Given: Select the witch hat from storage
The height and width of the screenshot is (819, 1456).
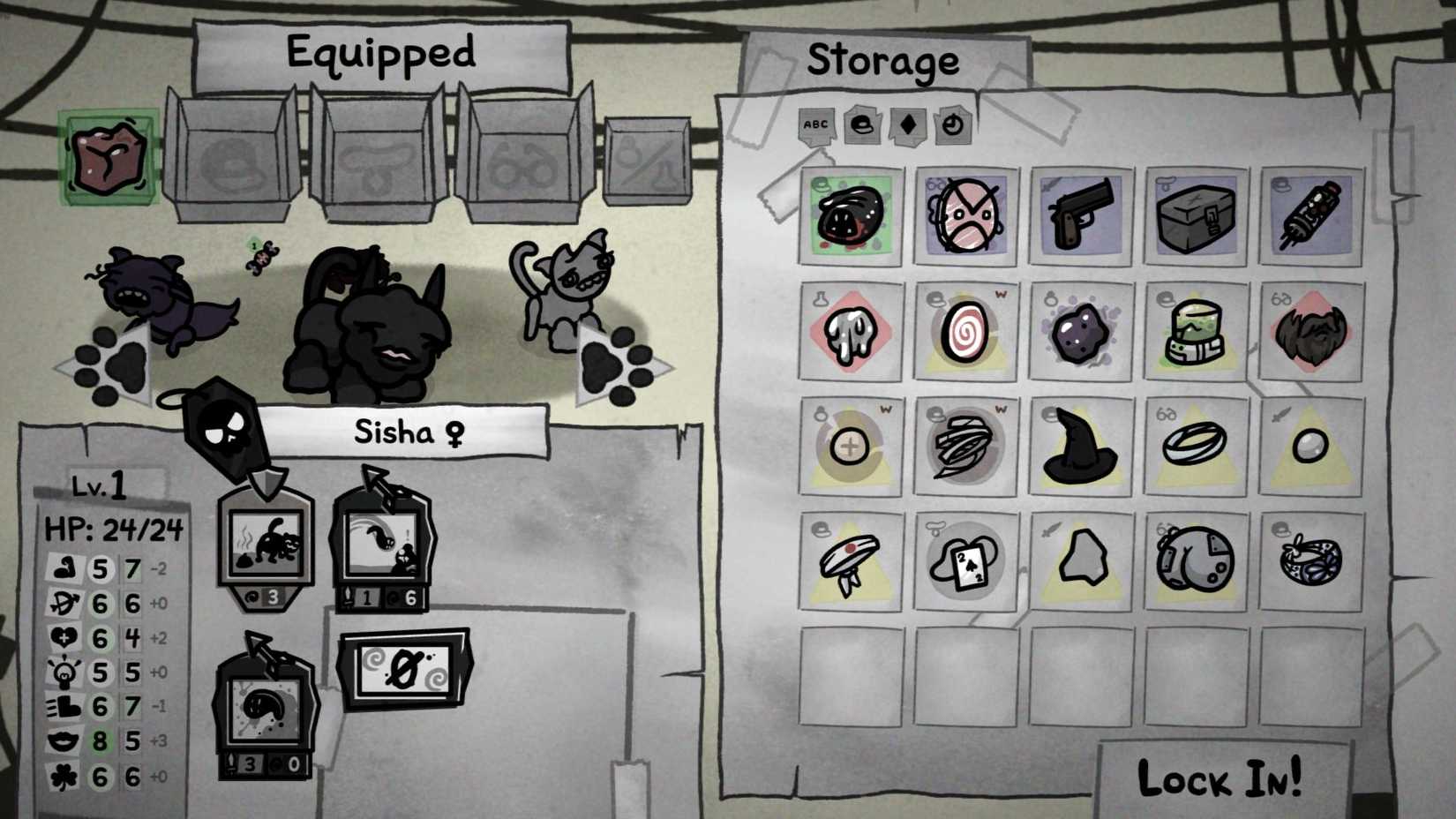Looking at the screenshot, I should pos(1079,446).
